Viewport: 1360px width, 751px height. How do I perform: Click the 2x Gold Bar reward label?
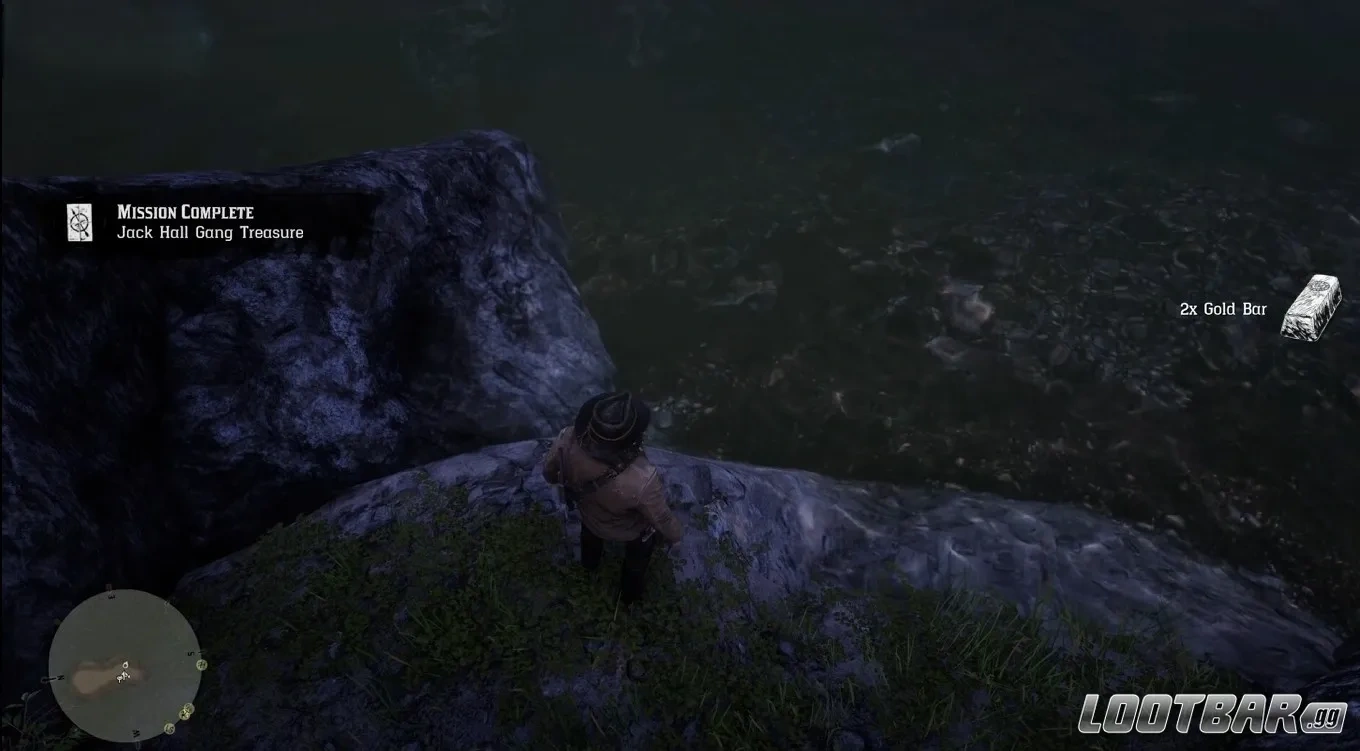click(1222, 309)
